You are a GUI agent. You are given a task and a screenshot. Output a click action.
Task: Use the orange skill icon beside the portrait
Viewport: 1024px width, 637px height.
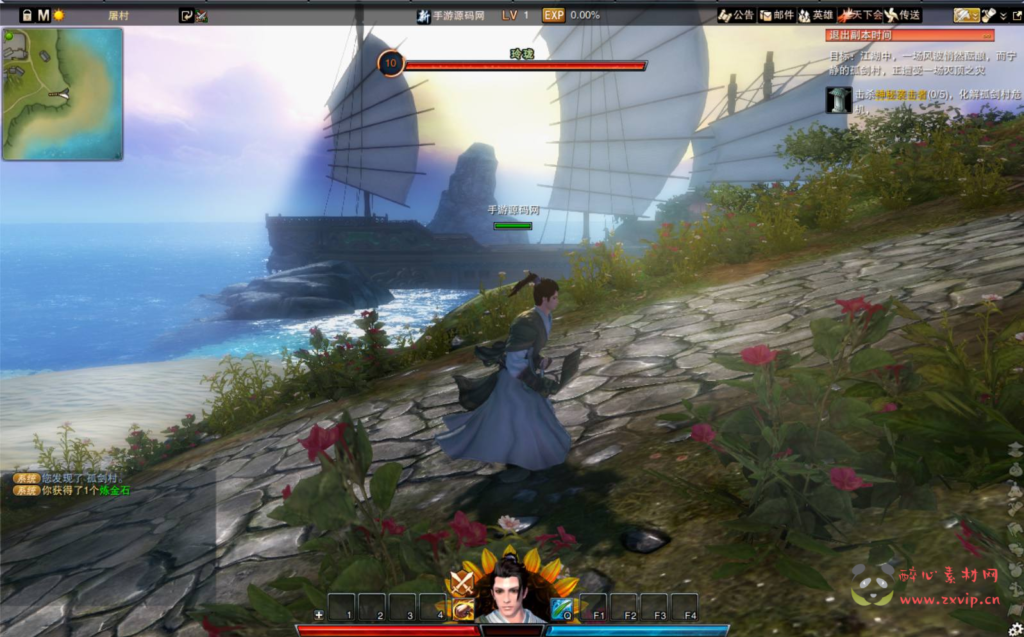coord(463,609)
